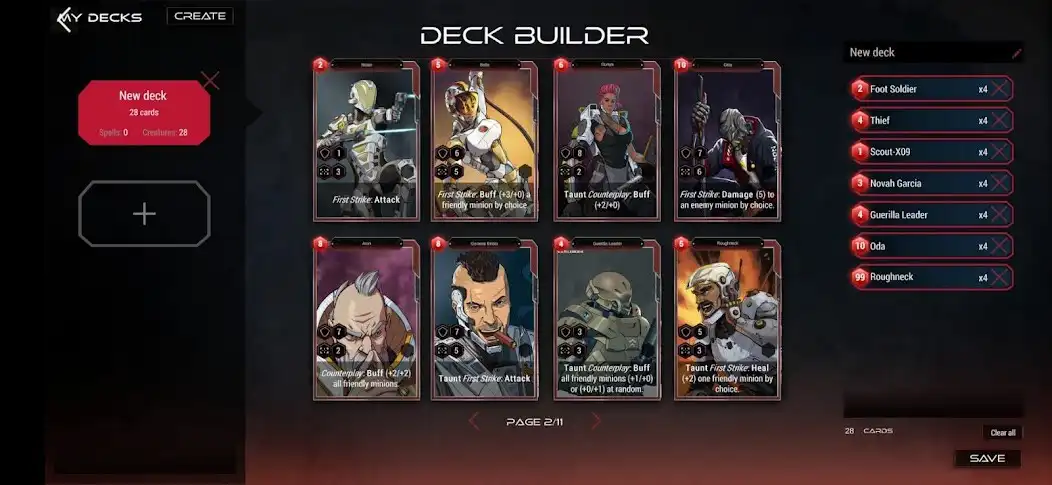Remove Foot Soldier from the deck list
This screenshot has width=1052, height=485.
tap(999, 89)
